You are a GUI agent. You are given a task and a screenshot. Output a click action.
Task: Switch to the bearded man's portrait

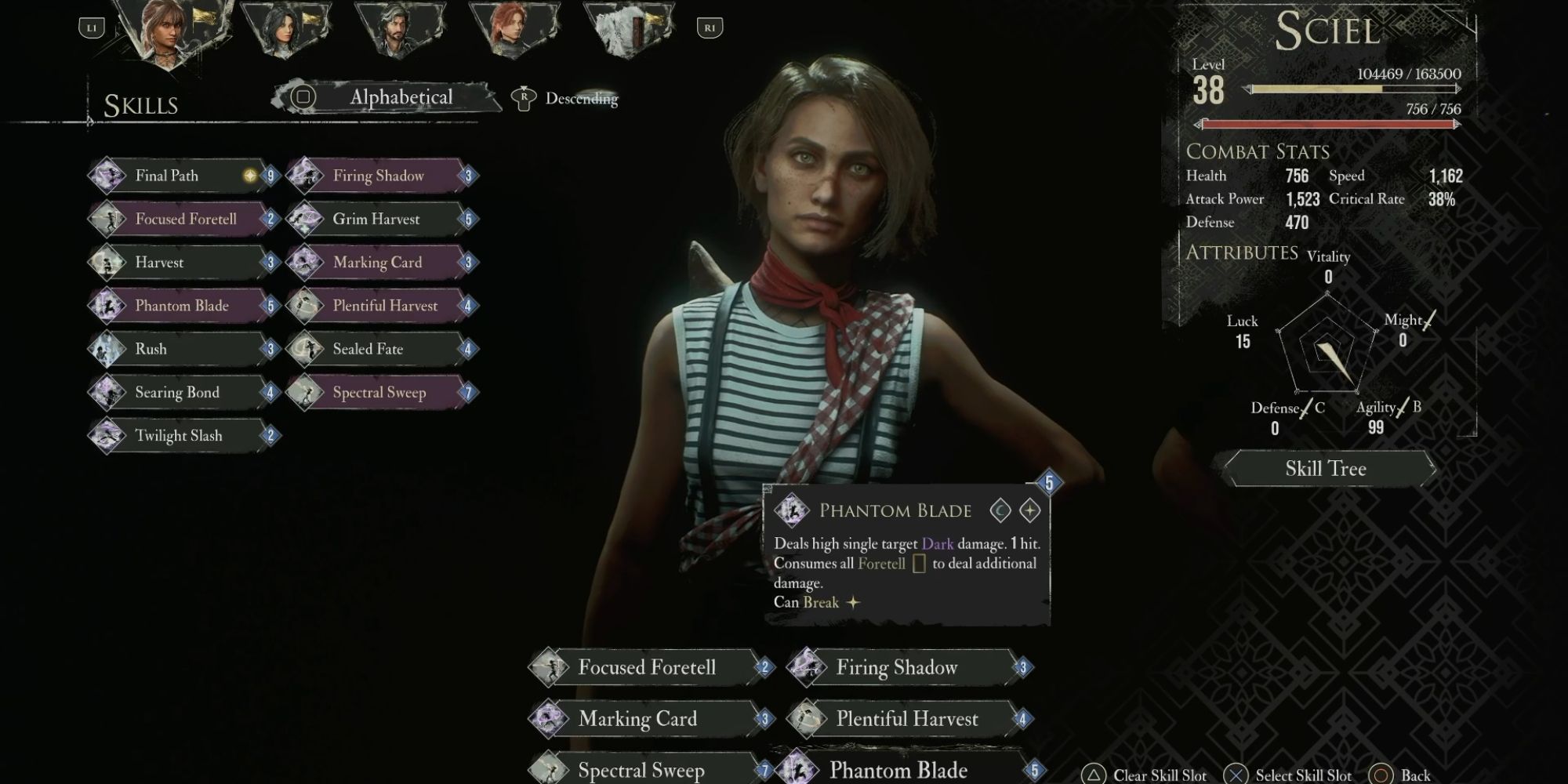pos(397,31)
